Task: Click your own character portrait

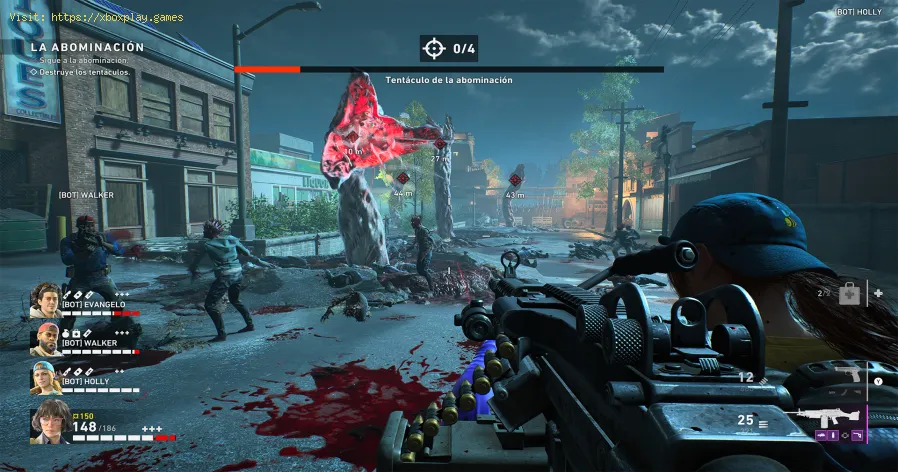Action: pyautogui.click(x=46, y=422)
